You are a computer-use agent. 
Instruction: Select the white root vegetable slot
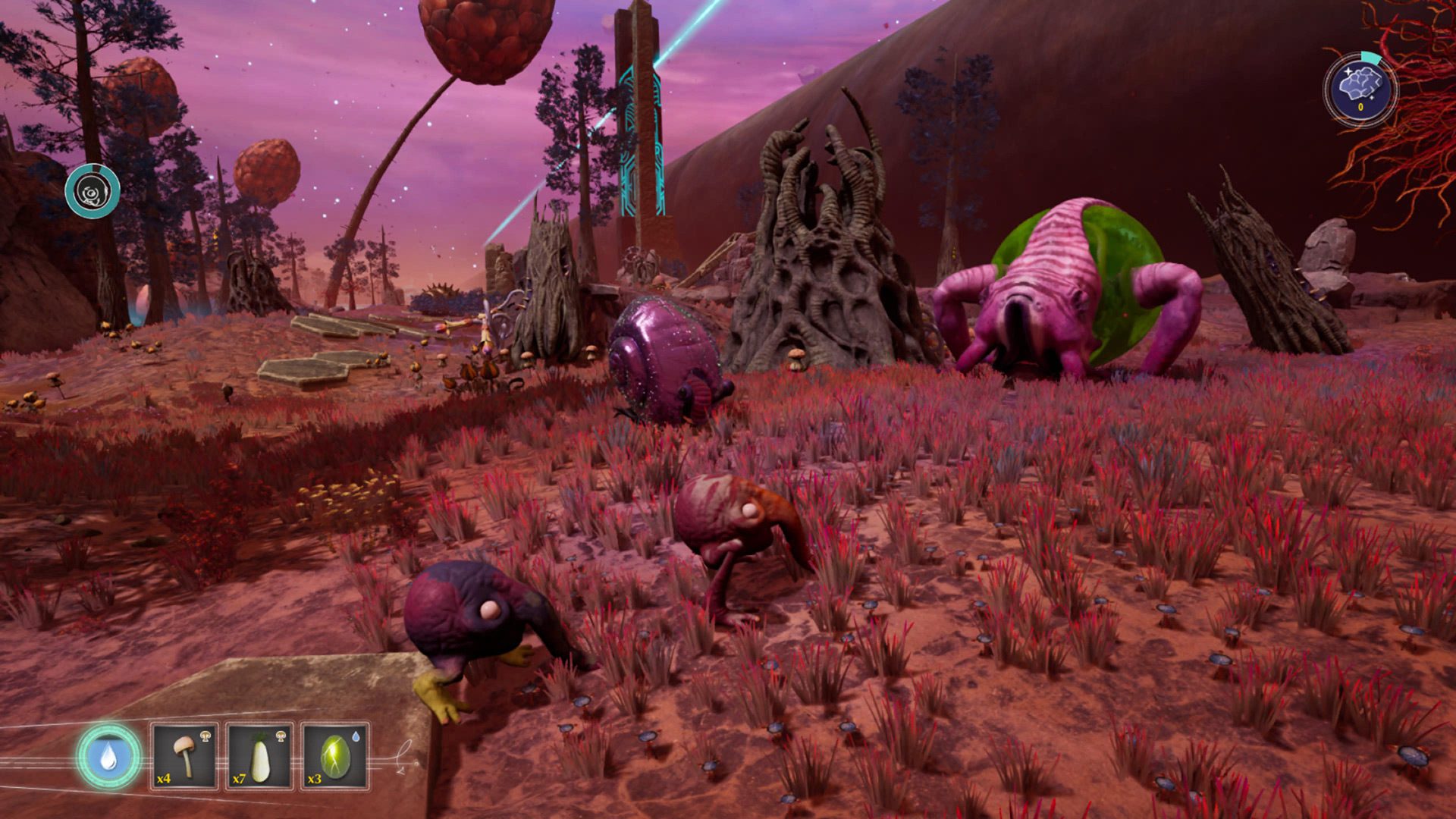click(259, 756)
